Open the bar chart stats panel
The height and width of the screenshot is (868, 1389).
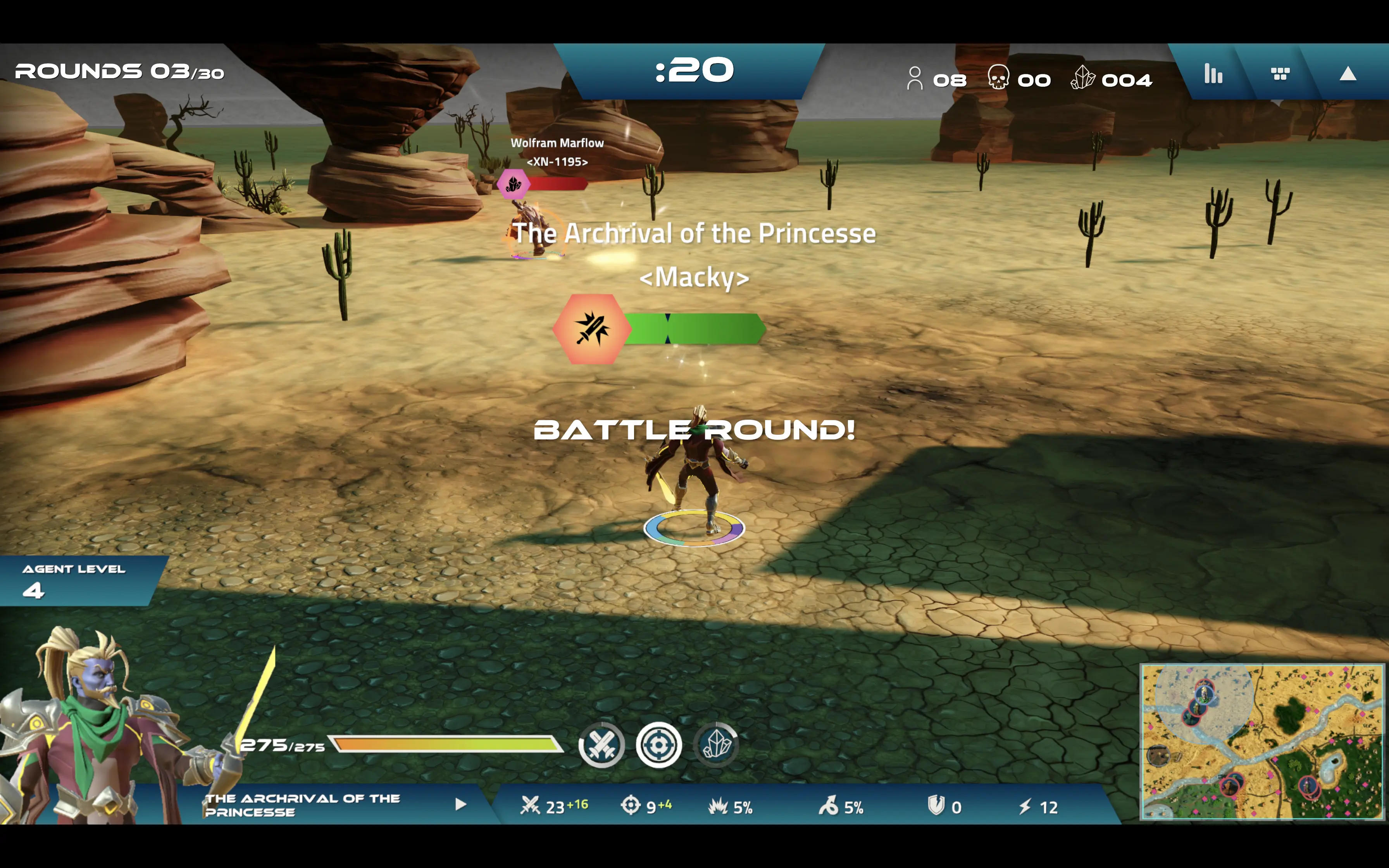click(x=1213, y=74)
